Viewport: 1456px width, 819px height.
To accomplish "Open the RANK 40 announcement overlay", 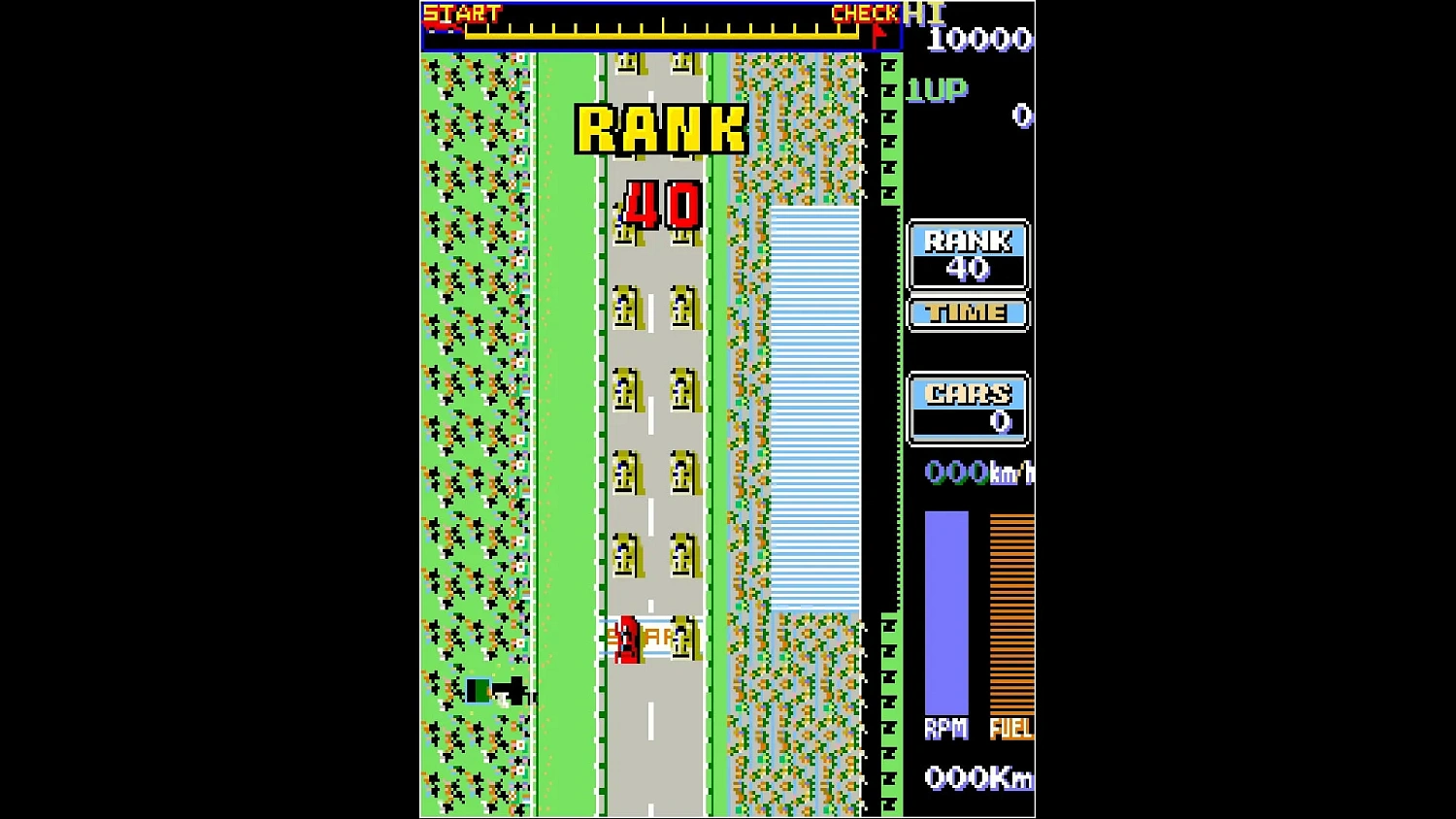I will pyautogui.click(x=660, y=165).
